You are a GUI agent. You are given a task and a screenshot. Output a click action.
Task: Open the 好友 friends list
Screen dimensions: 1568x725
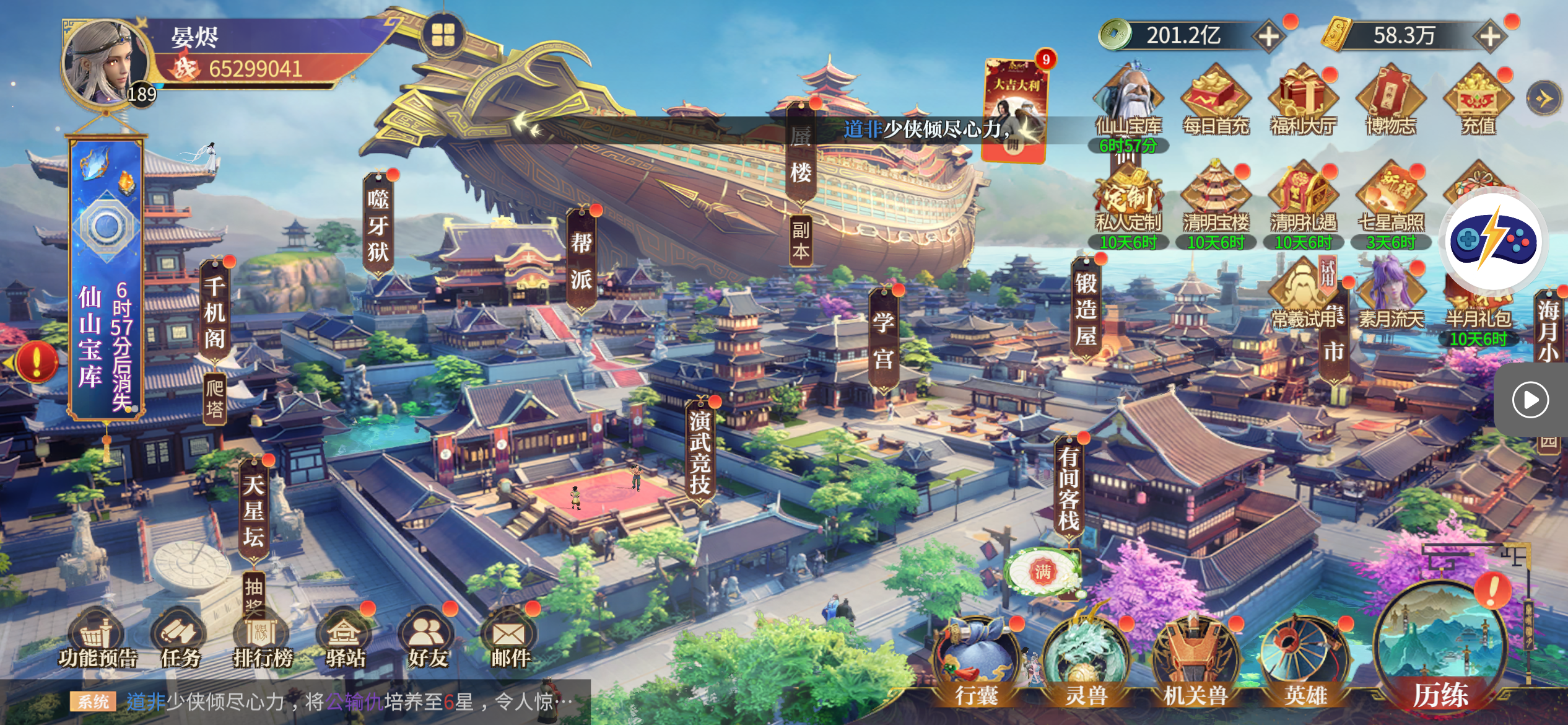427,638
